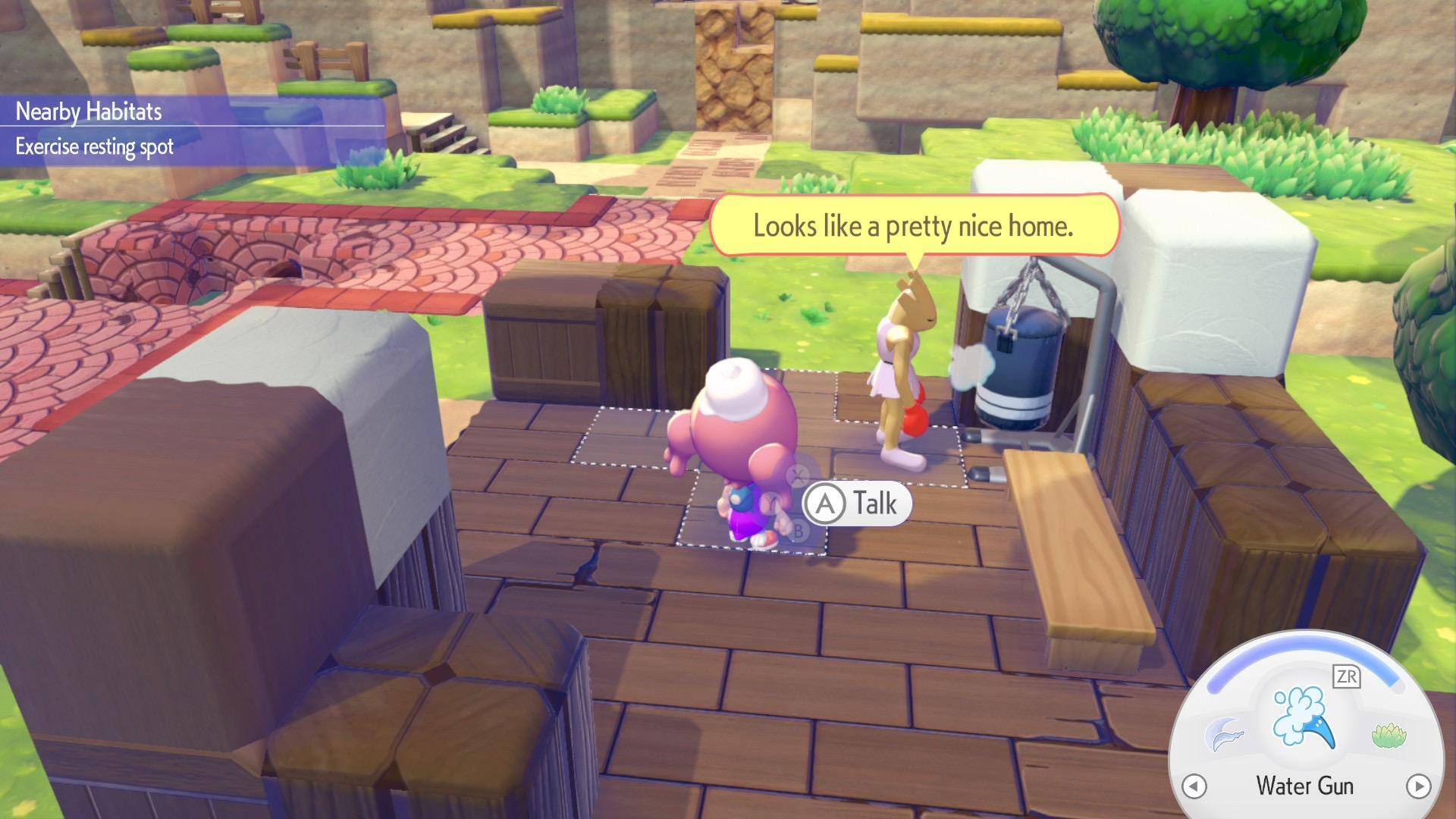Choose the crescent slash move icon
Screen dimensions: 1456x819
1224,734
